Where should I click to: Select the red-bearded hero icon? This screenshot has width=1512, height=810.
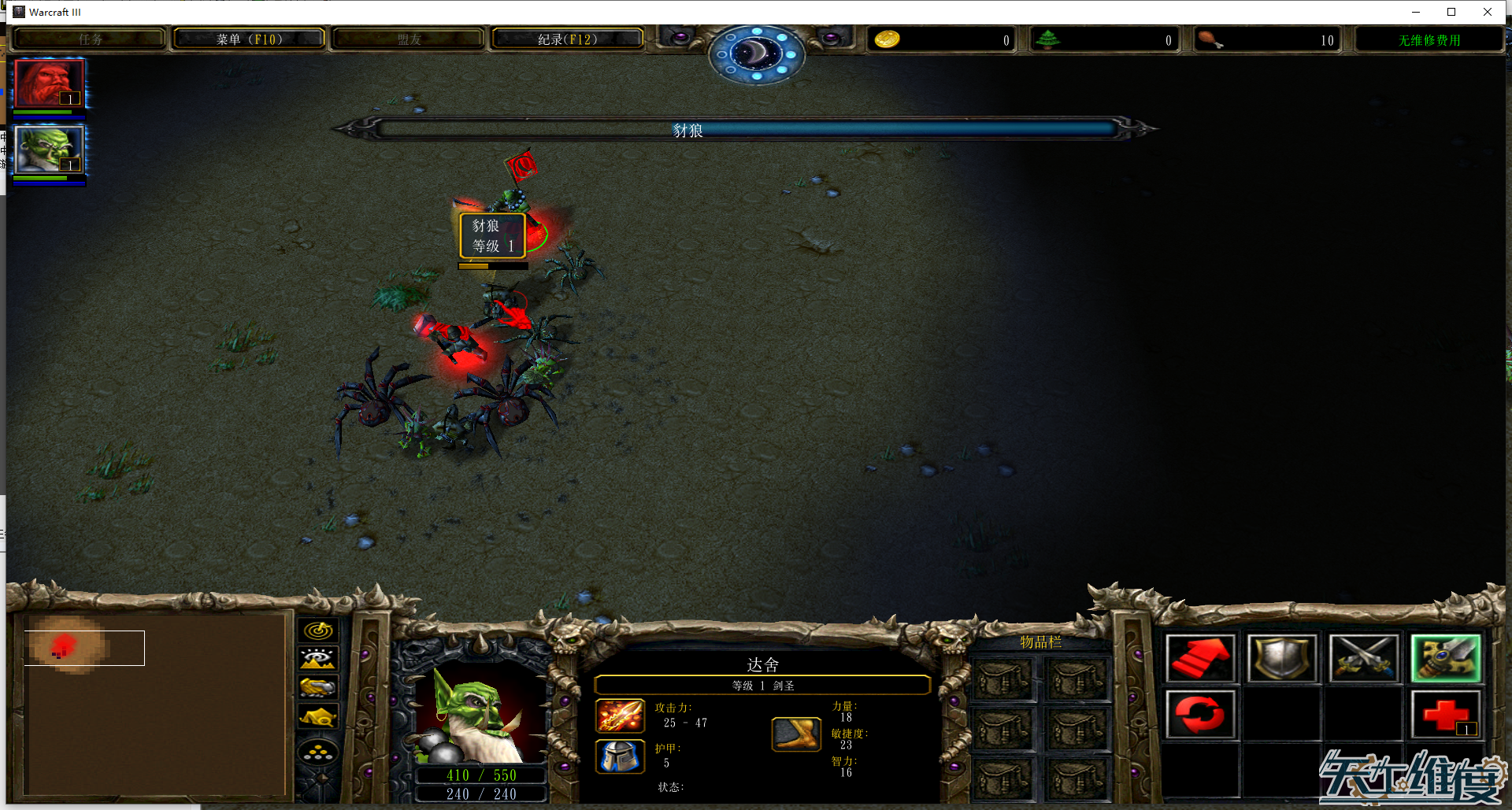49,83
